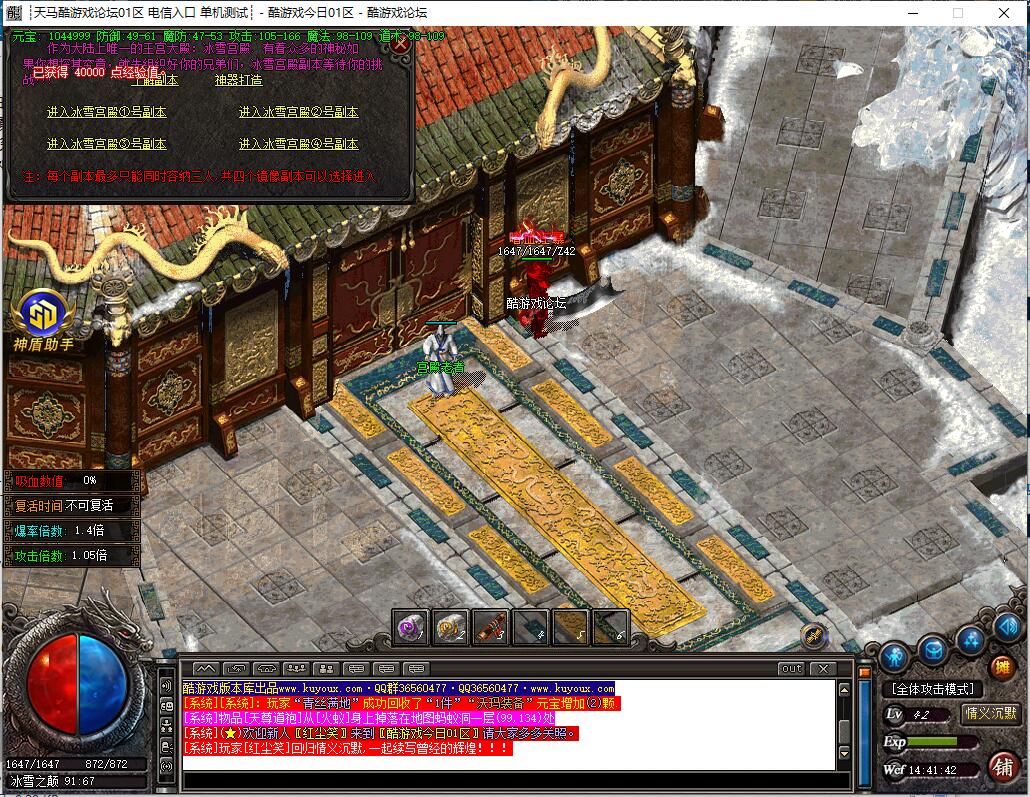The width and height of the screenshot is (1030, 797).
Task: Open the character panel blue orb icon
Action: point(894,658)
